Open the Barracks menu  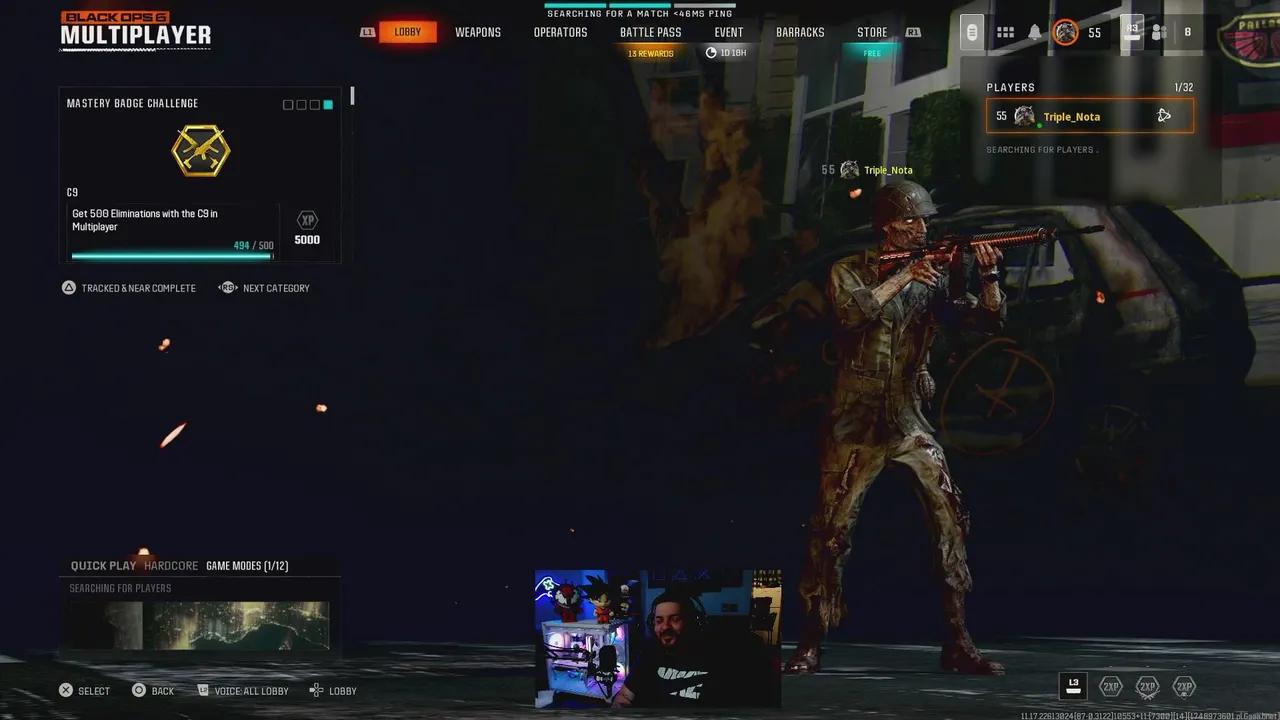click(799, 31)
